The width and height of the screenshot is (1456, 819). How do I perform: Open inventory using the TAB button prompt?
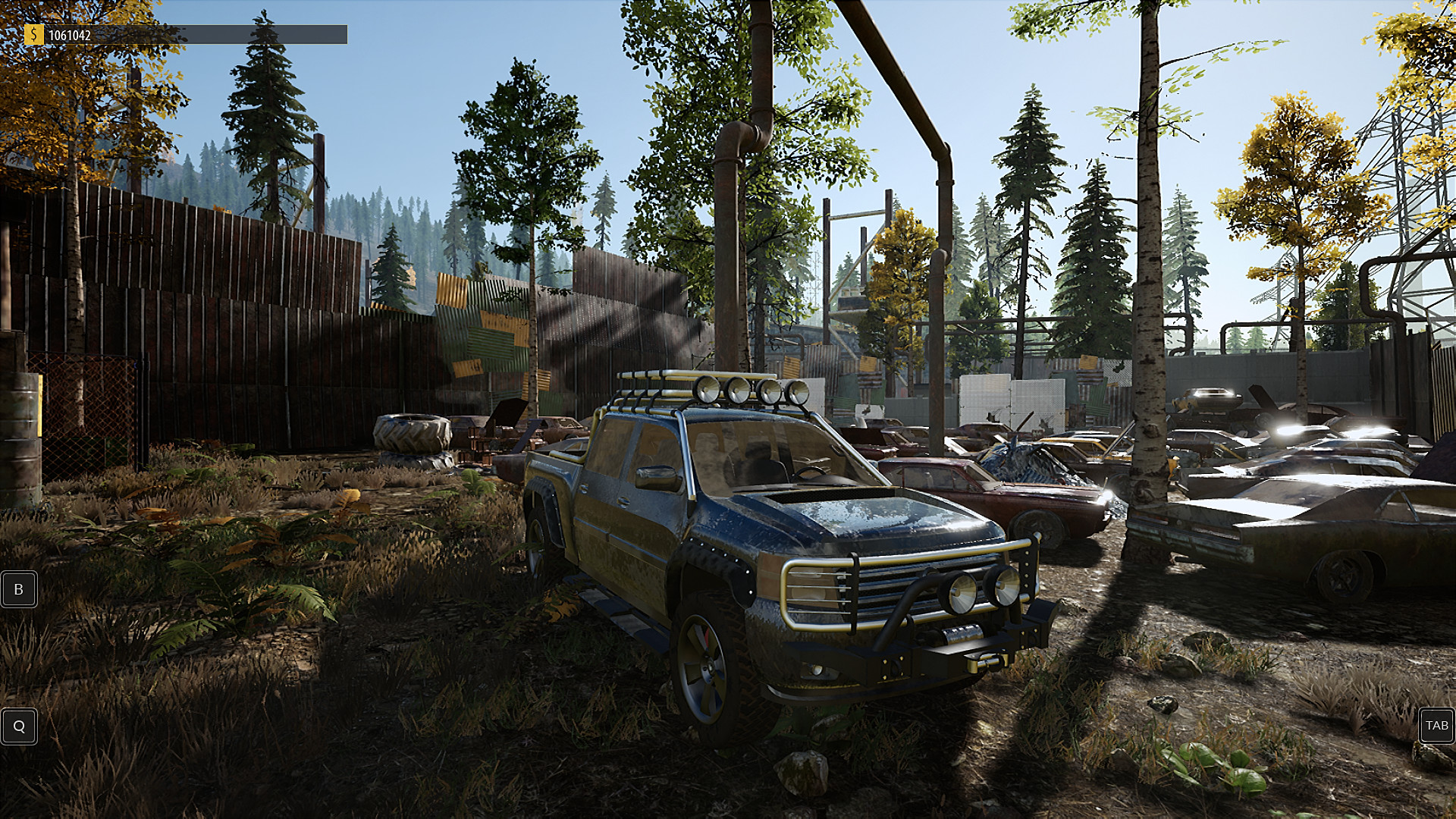tap(1436, 726)
